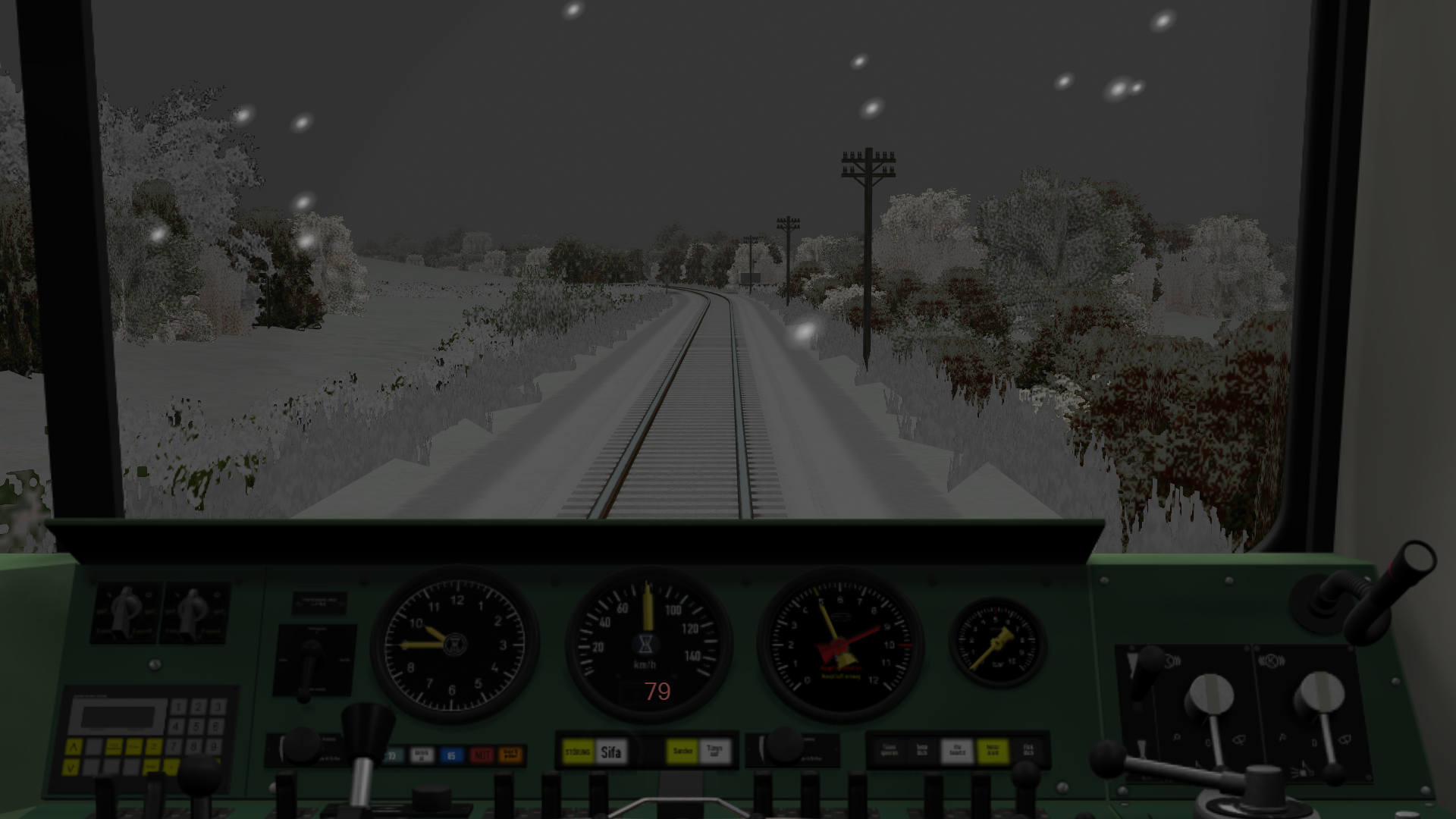Screen dimensions: 1456x819
Task: Click the yellow STÖRUNG indicator button
Action: [578, 752]
